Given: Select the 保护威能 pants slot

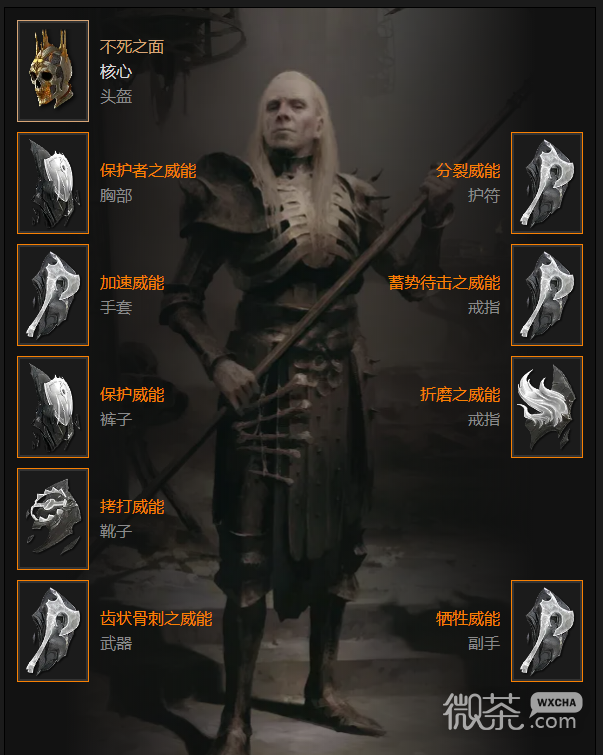Looking at the screenshot, I should tap(53, 407).
